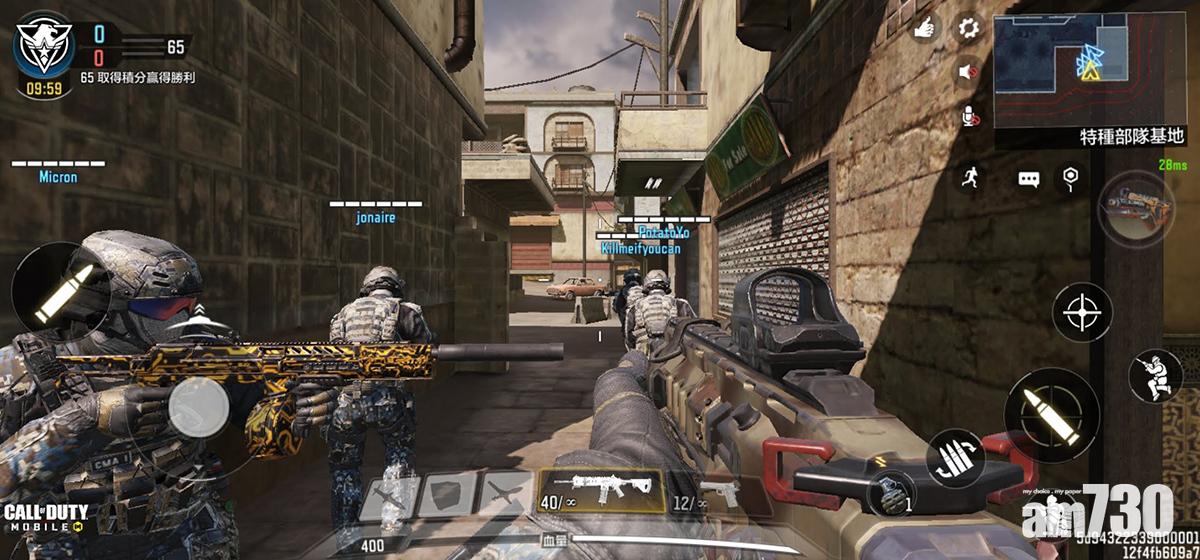Reload with the three-bullets reload button
Viewport: 1200px width, 560px height.
[955, 459]
